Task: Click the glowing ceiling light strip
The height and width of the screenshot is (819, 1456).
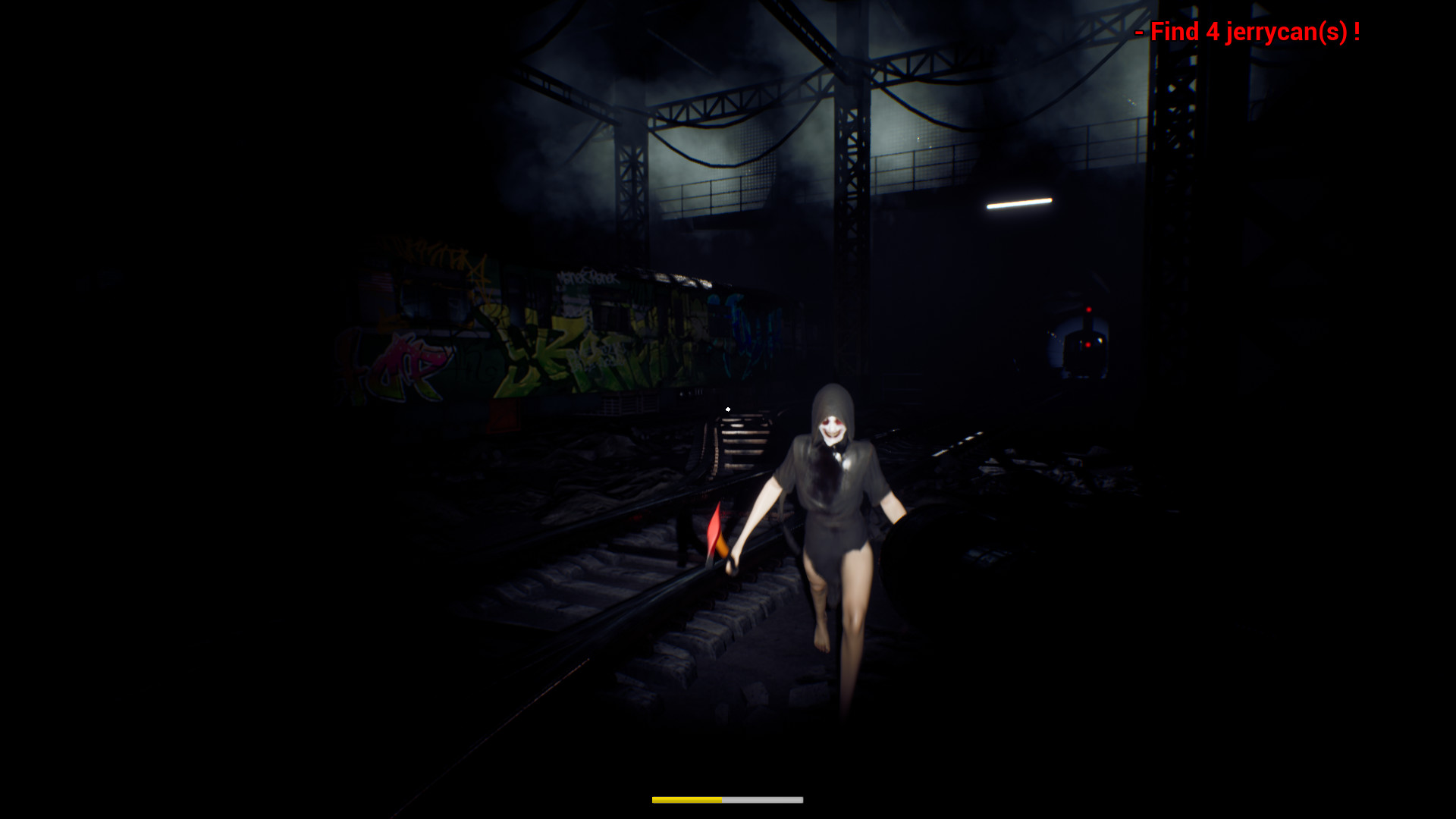Action: click(1020, 203)
